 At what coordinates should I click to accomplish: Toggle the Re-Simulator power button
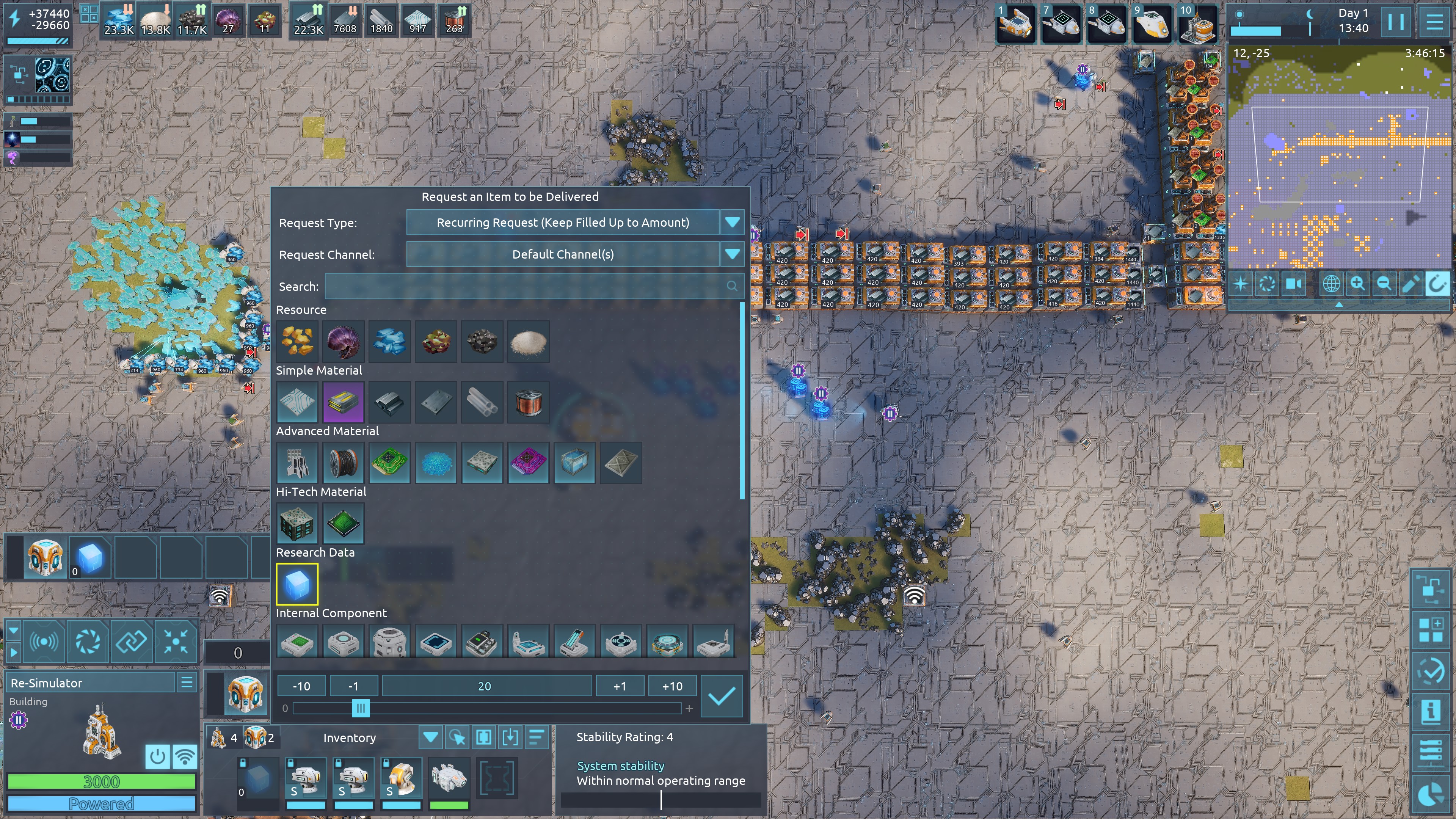pos(157,756)
